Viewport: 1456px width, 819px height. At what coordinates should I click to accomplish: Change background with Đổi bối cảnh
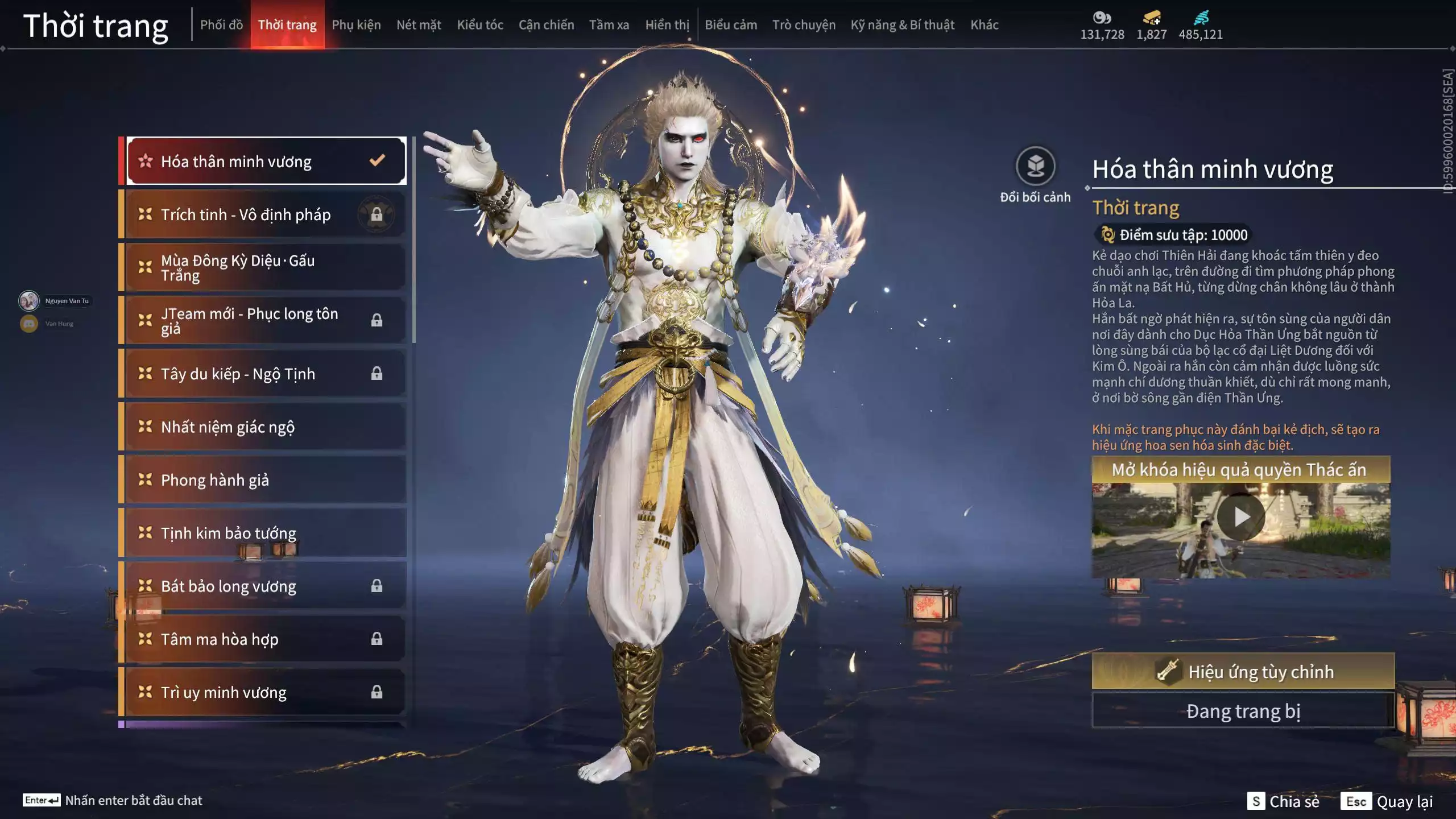click(x=1035, y=167)
